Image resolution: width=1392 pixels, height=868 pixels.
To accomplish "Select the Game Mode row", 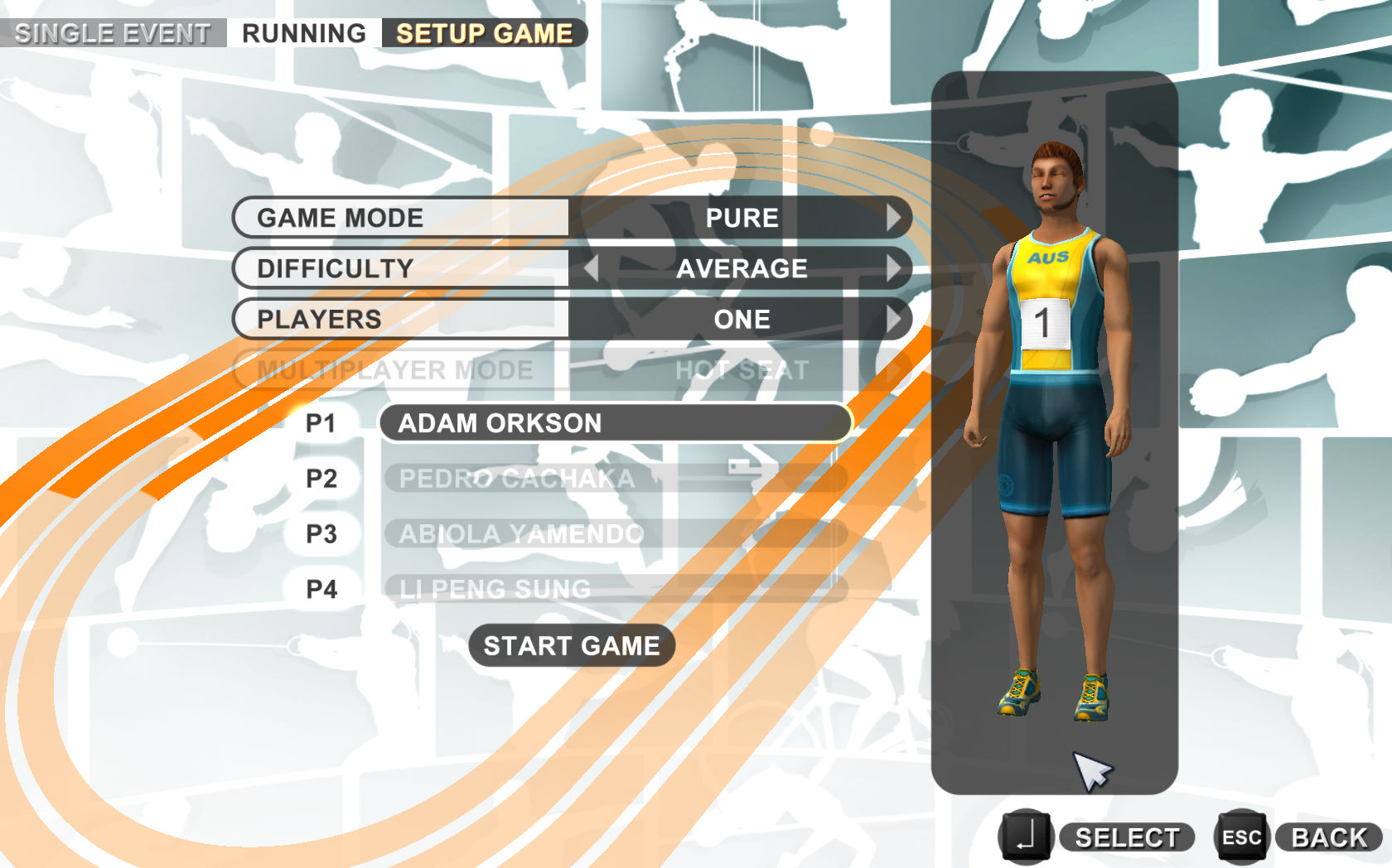I will (401, 218).
